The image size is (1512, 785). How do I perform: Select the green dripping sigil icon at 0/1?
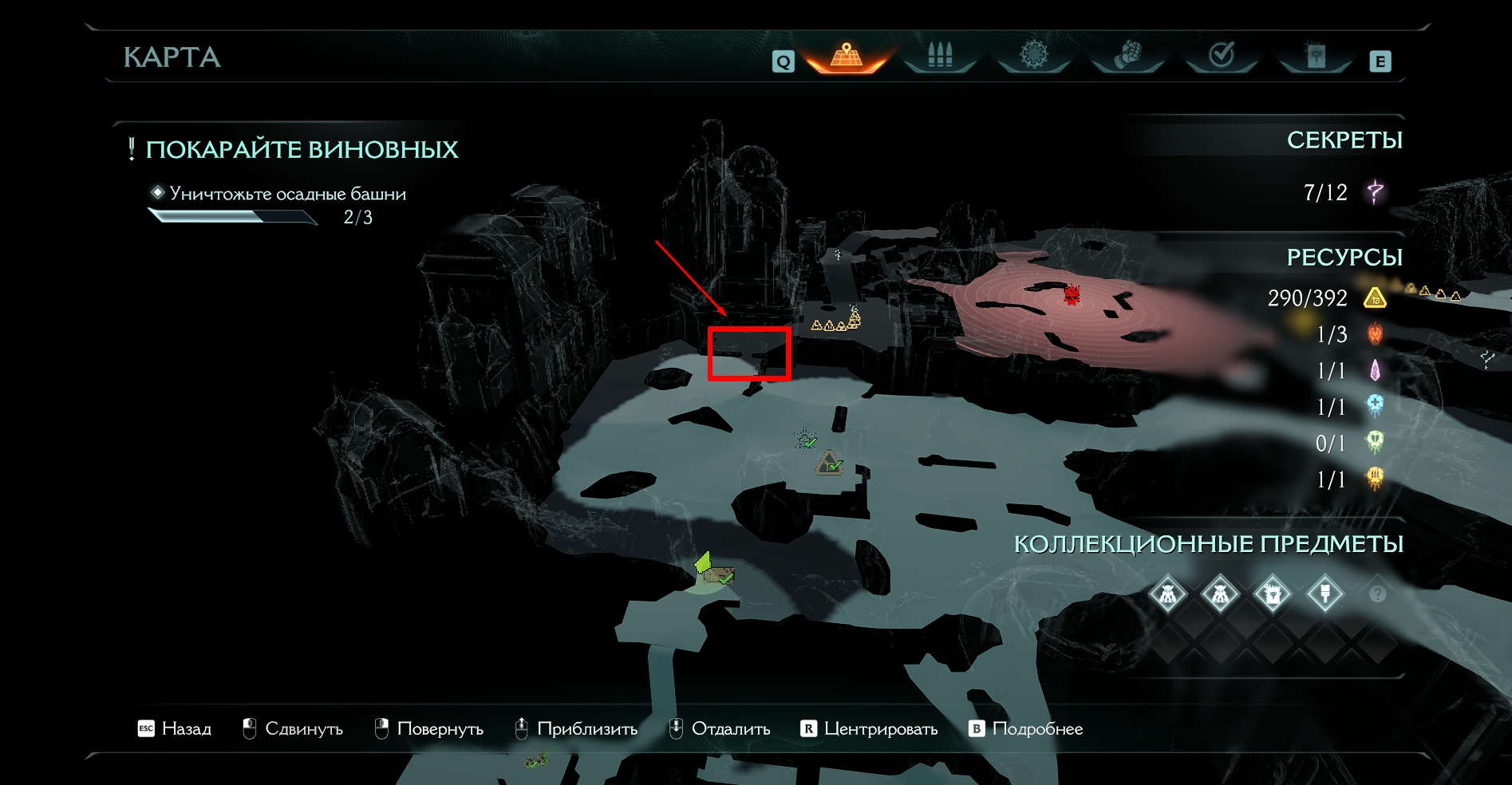[x=1375, y=442]
